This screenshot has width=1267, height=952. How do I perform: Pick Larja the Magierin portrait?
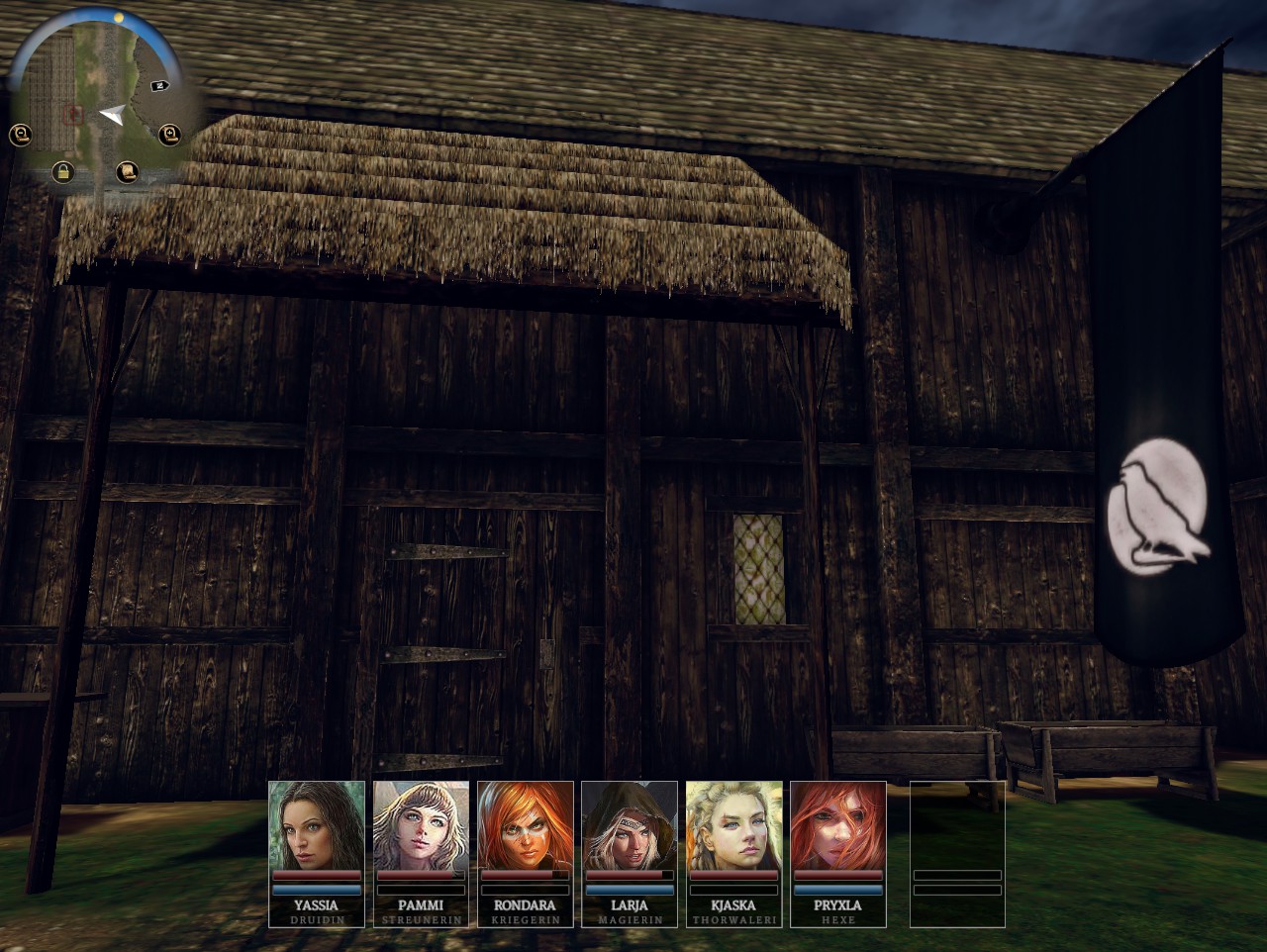click(x=630, y=825)
